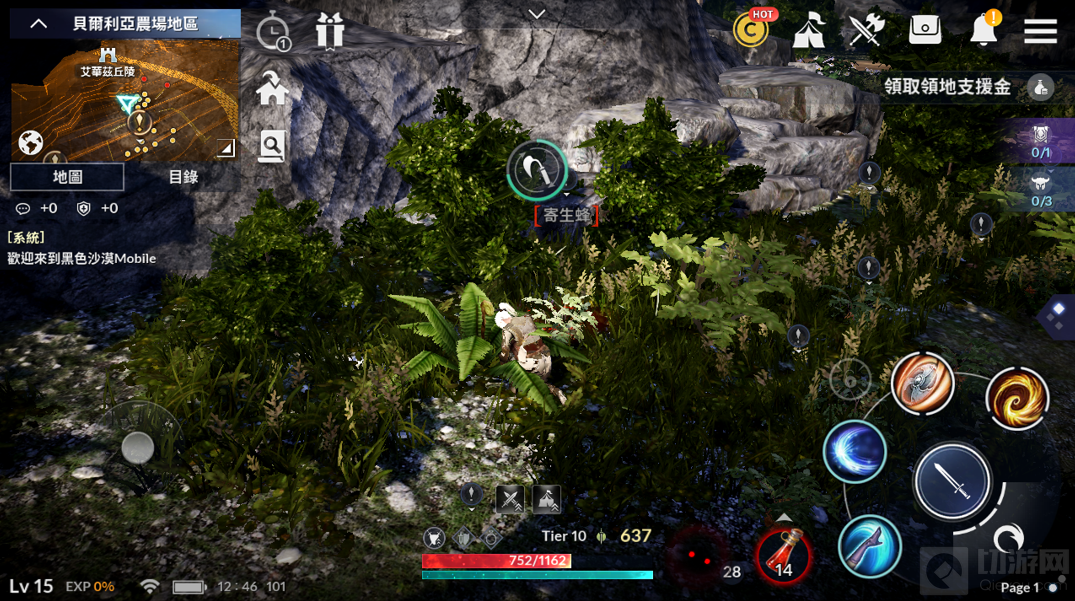Open the magnifier book search icon
Screen dimensions: 1075x601
(272, 146)
